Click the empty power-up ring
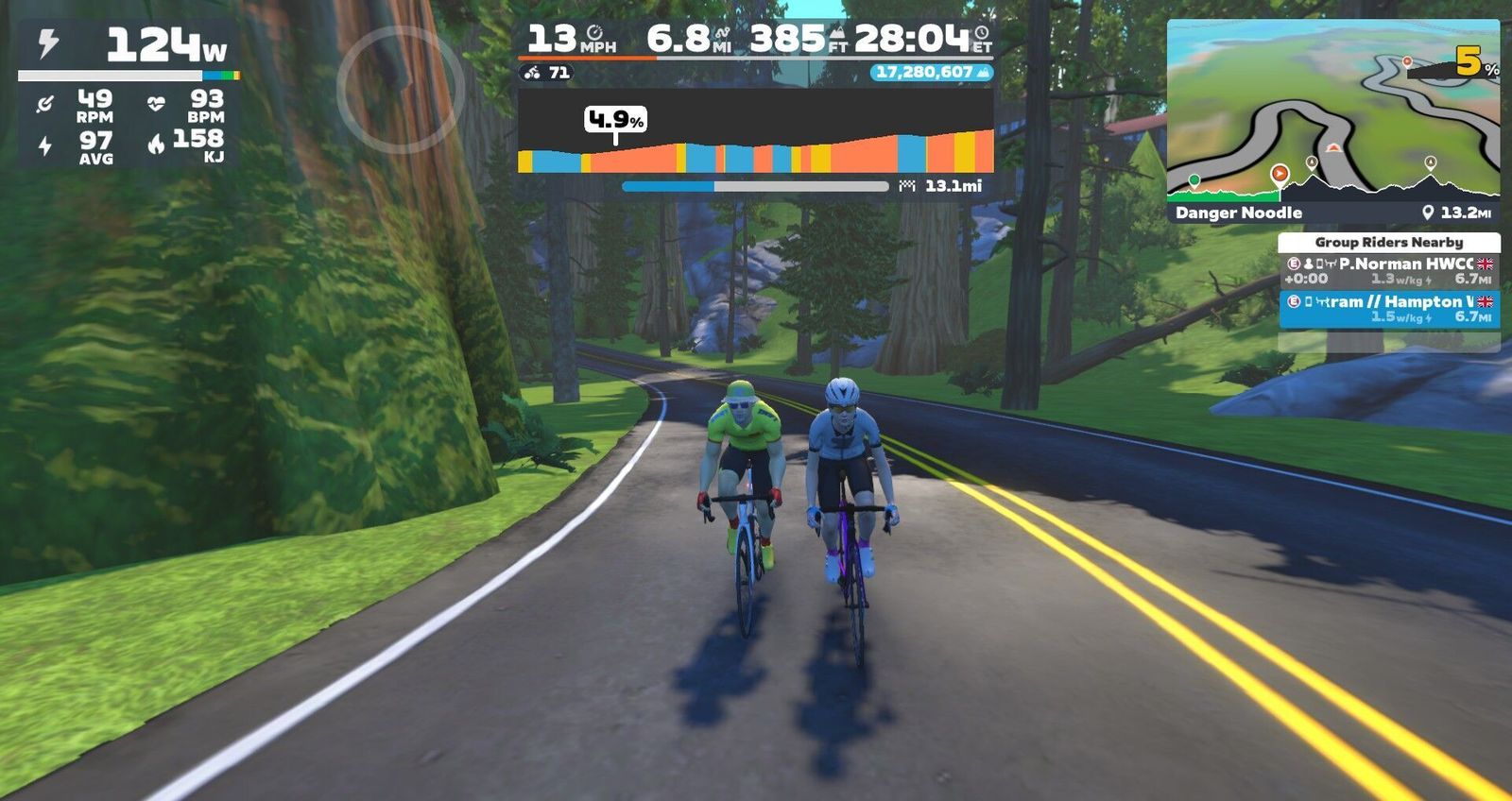The width and height of the screenshot is (1512, 801). point(401,90)
